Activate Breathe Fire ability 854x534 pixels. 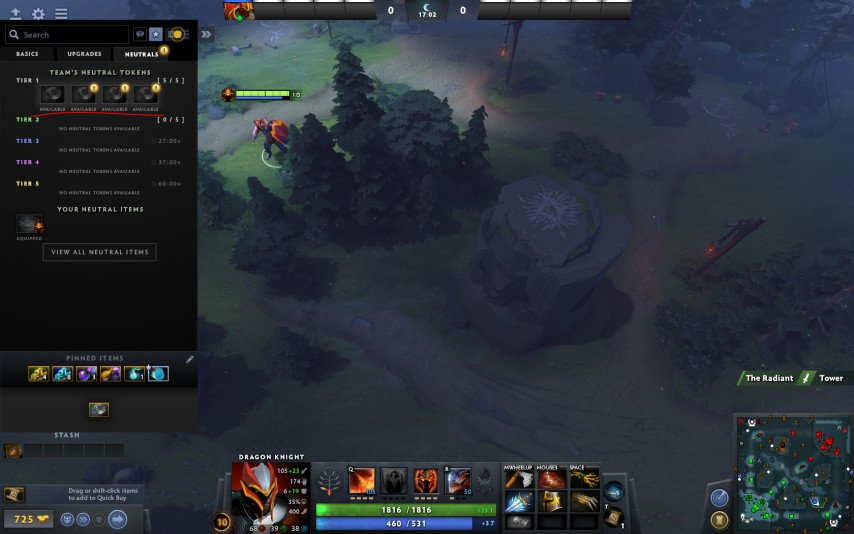click(x=362, y=481)
